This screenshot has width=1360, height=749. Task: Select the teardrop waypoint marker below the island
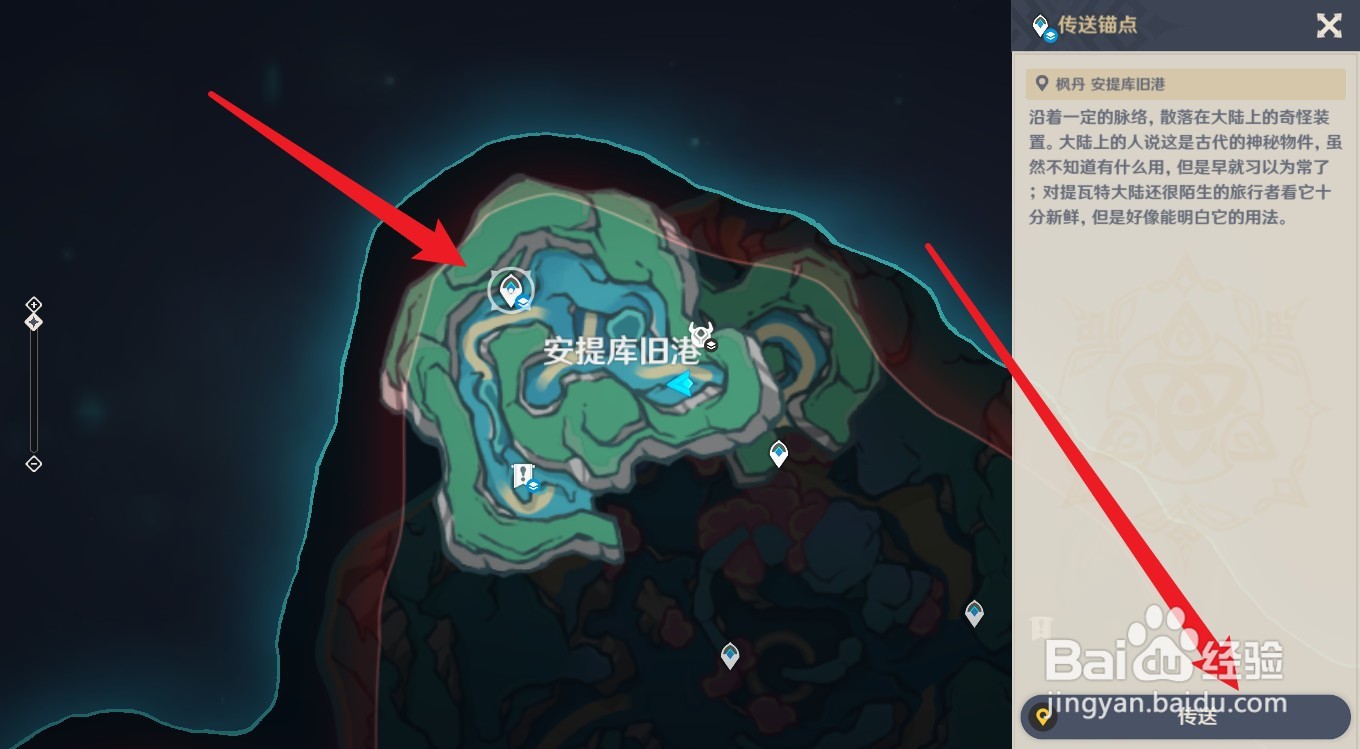(x=729, y=657)
